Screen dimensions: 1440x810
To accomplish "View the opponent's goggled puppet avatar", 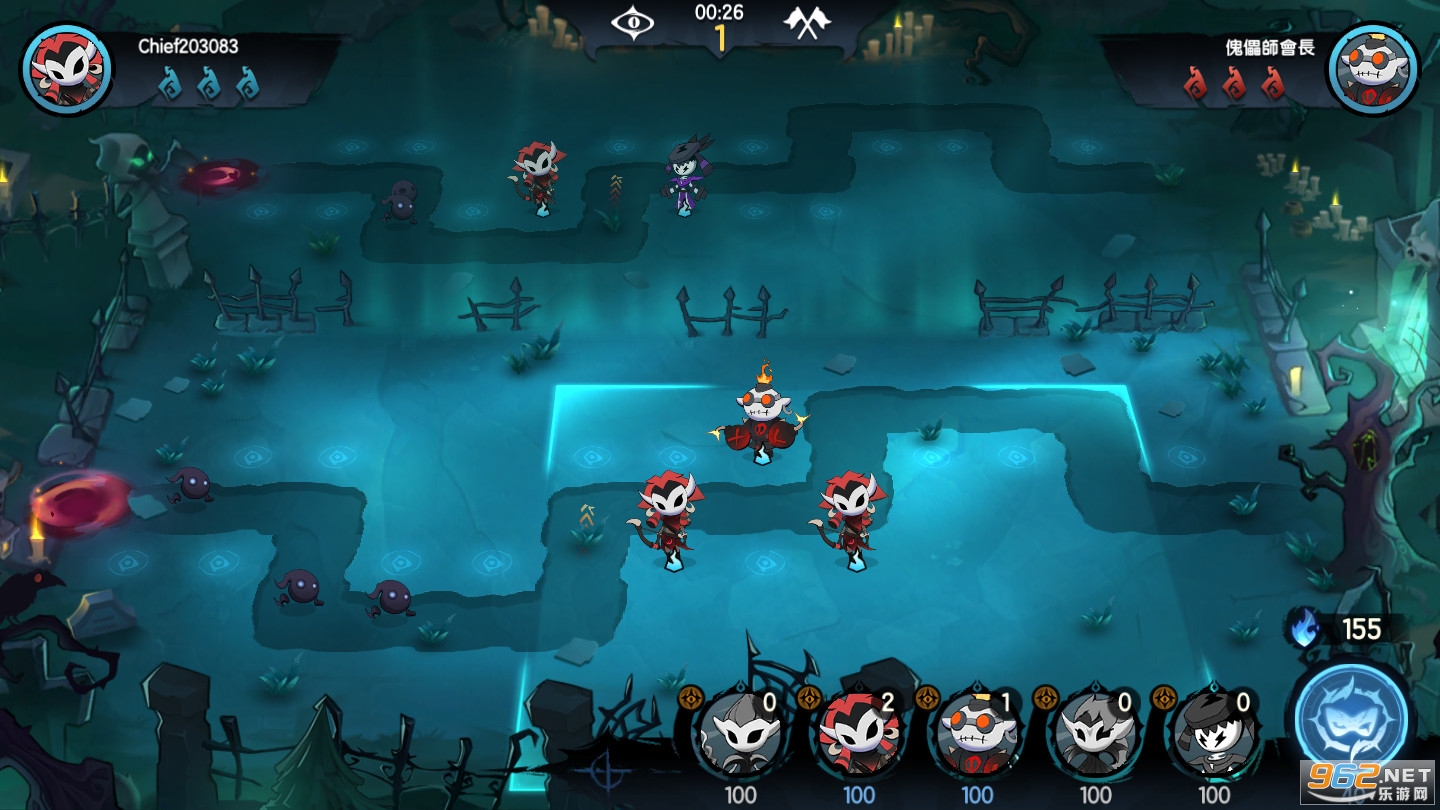I will click(1373, 68).
